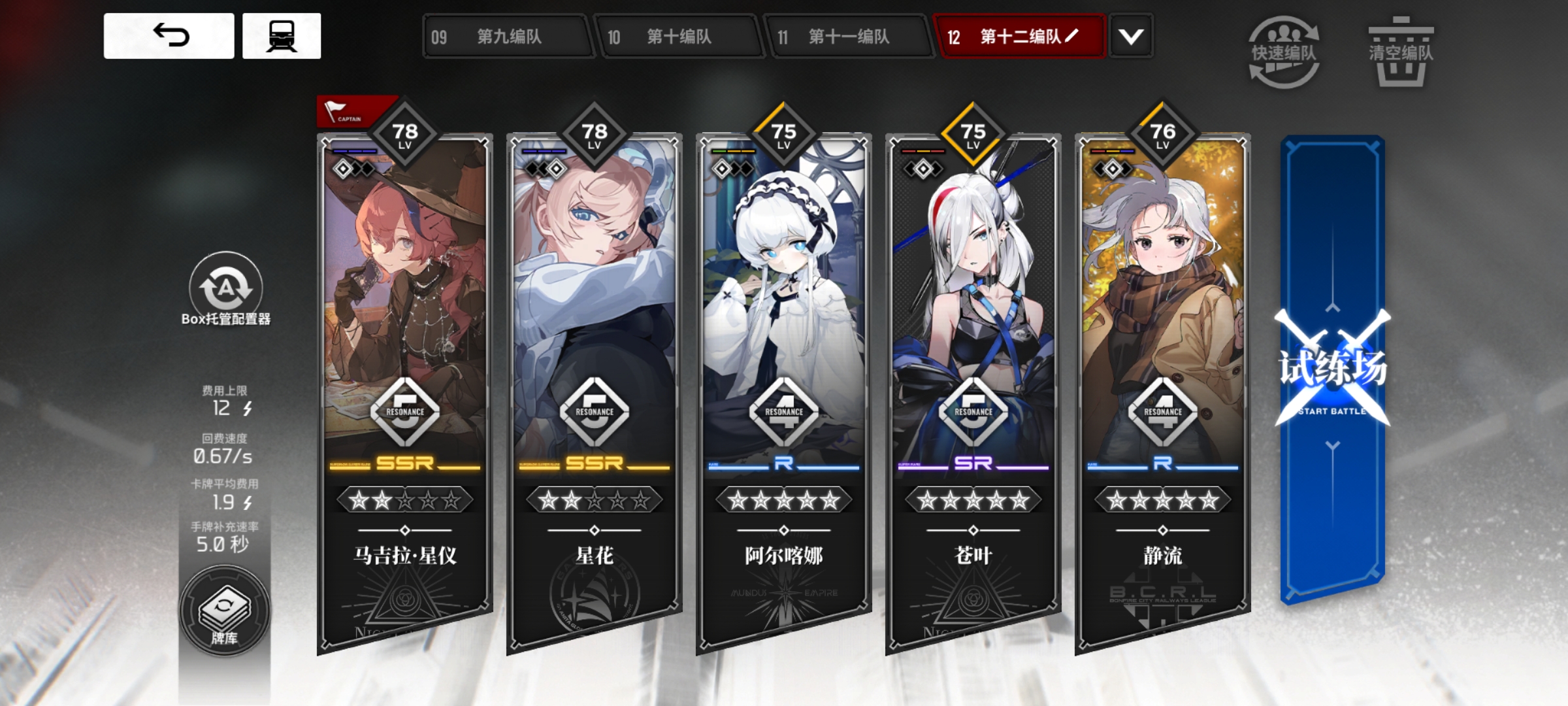Open the 牌库 card deck
Viewport: 1568px width, 706px height.
click(x=224, y=613)
